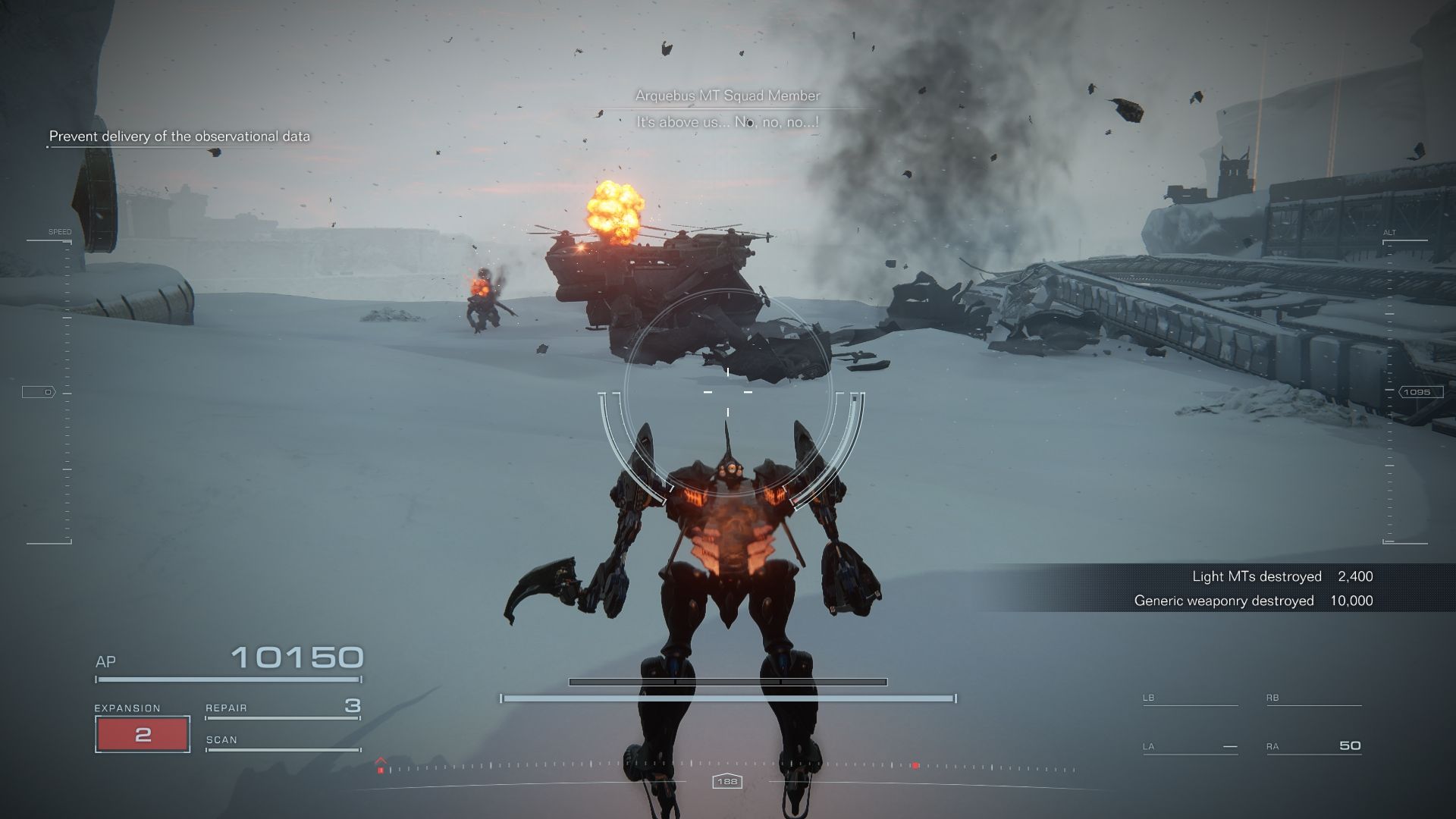Image resolution: width=1456 pixels, height=819 pixels.
Task: Open the altitude readout labeled 1095
Action: (1417, 392)
